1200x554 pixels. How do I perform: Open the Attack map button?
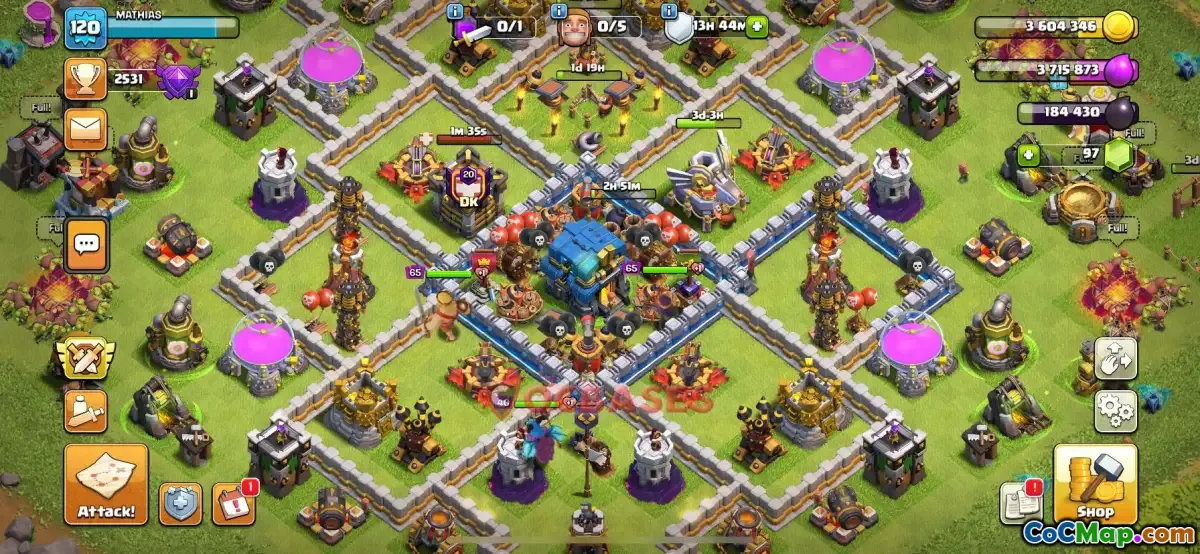tap(106, 485)
